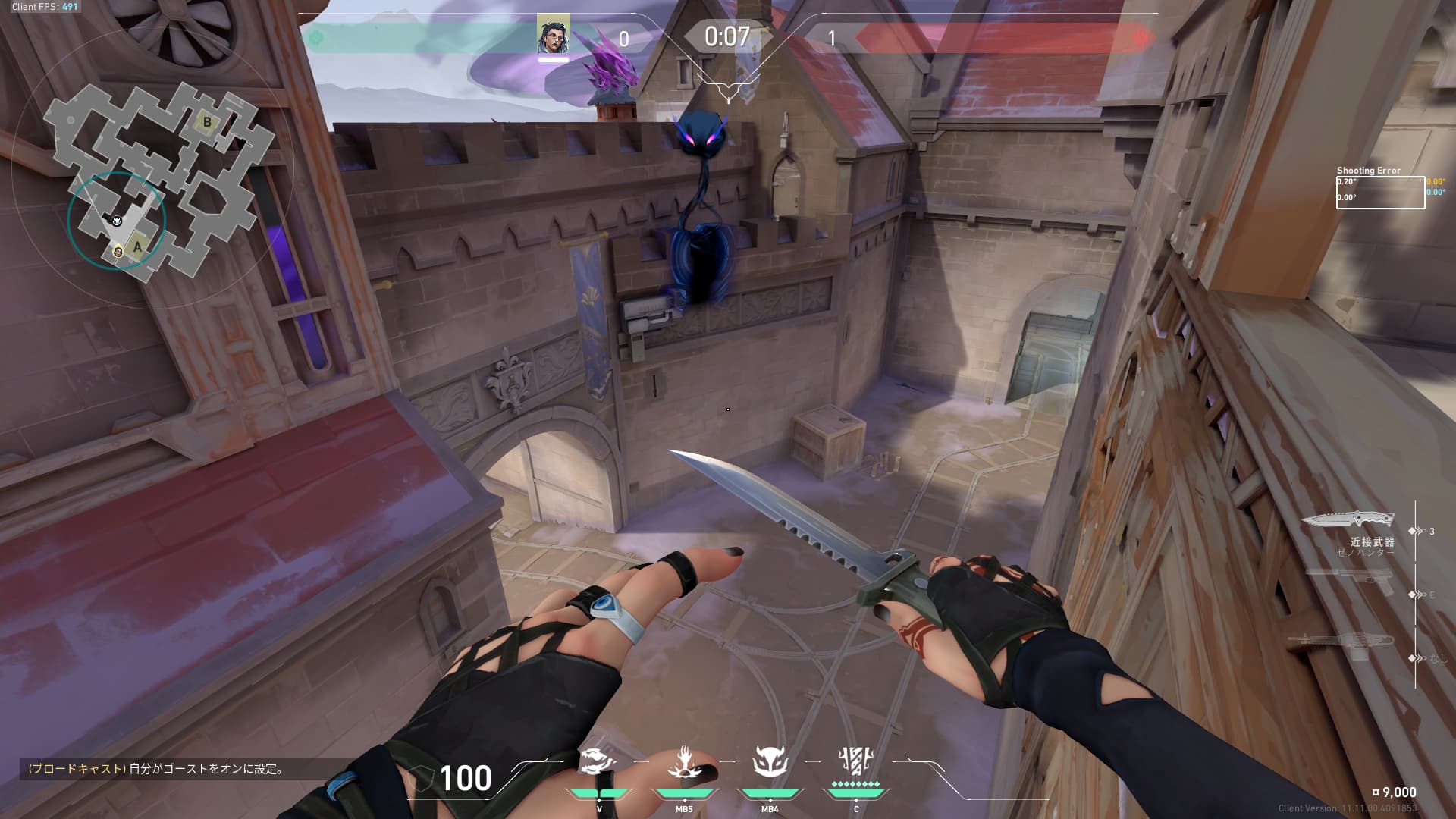This screenshot has height=819, width=1456.
Task: Click the agent portrait in the scoreboard
Action: (553, 35)
